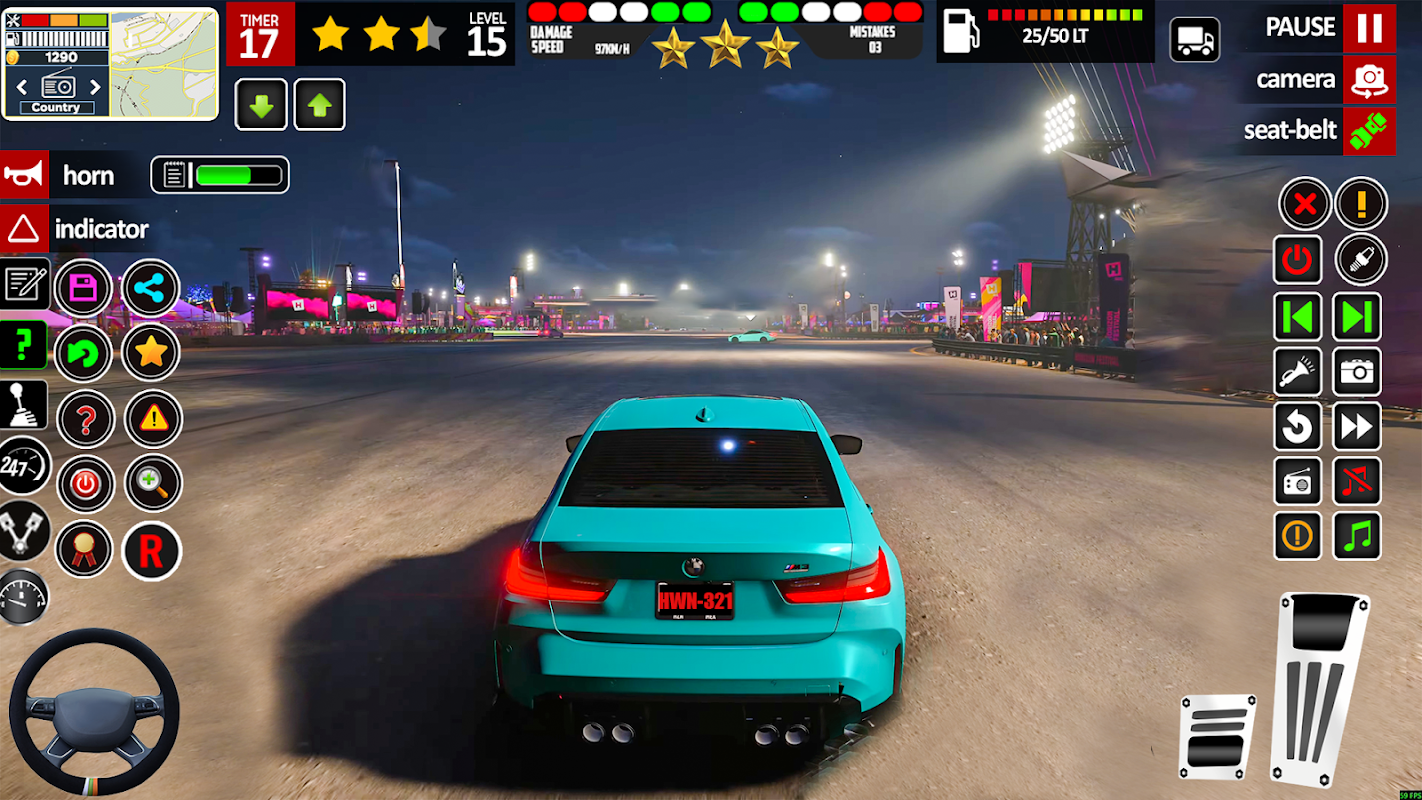
Task: Switch the camera view
Action: (x=1368, y=80)
